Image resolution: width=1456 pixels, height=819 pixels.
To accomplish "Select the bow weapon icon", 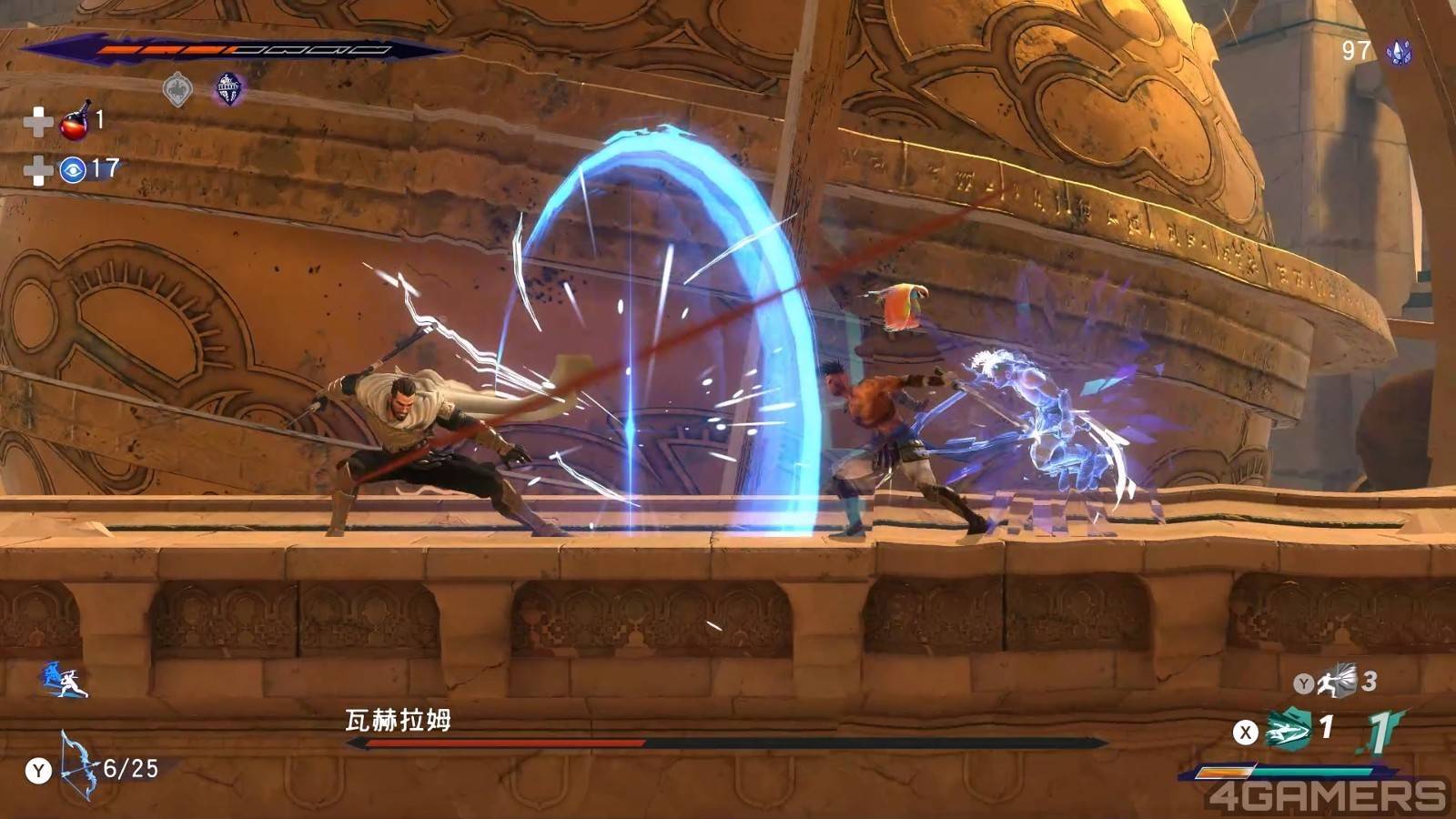I will 77,764.
